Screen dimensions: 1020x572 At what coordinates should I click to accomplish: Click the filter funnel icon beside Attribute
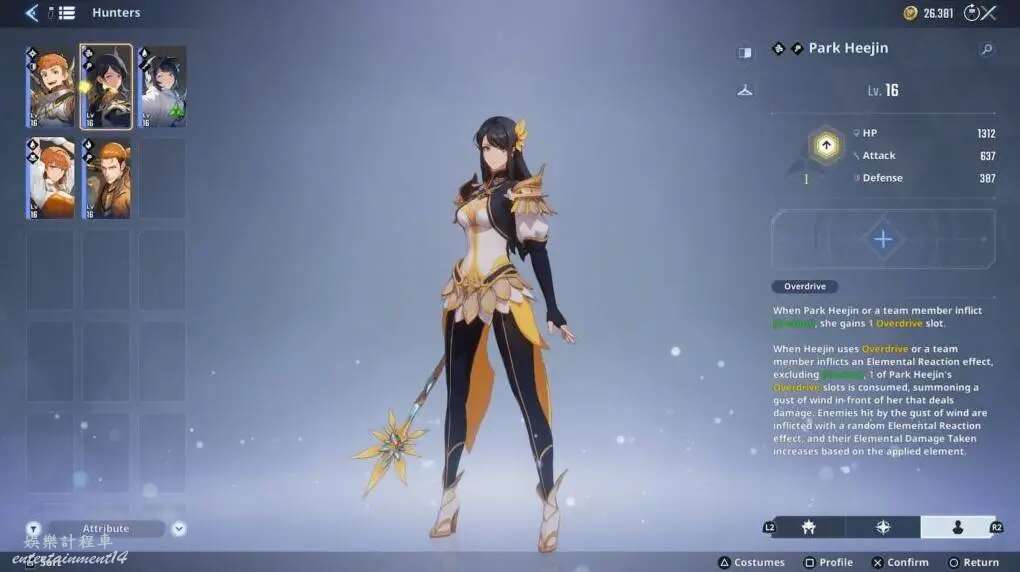[x=33, y=529]
